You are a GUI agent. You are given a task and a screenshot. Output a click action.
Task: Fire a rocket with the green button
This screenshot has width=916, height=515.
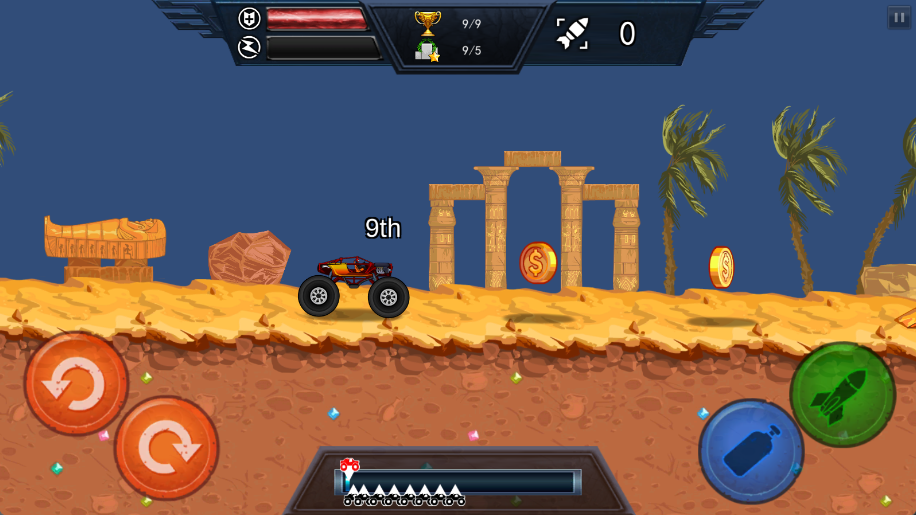pos(842,394)
